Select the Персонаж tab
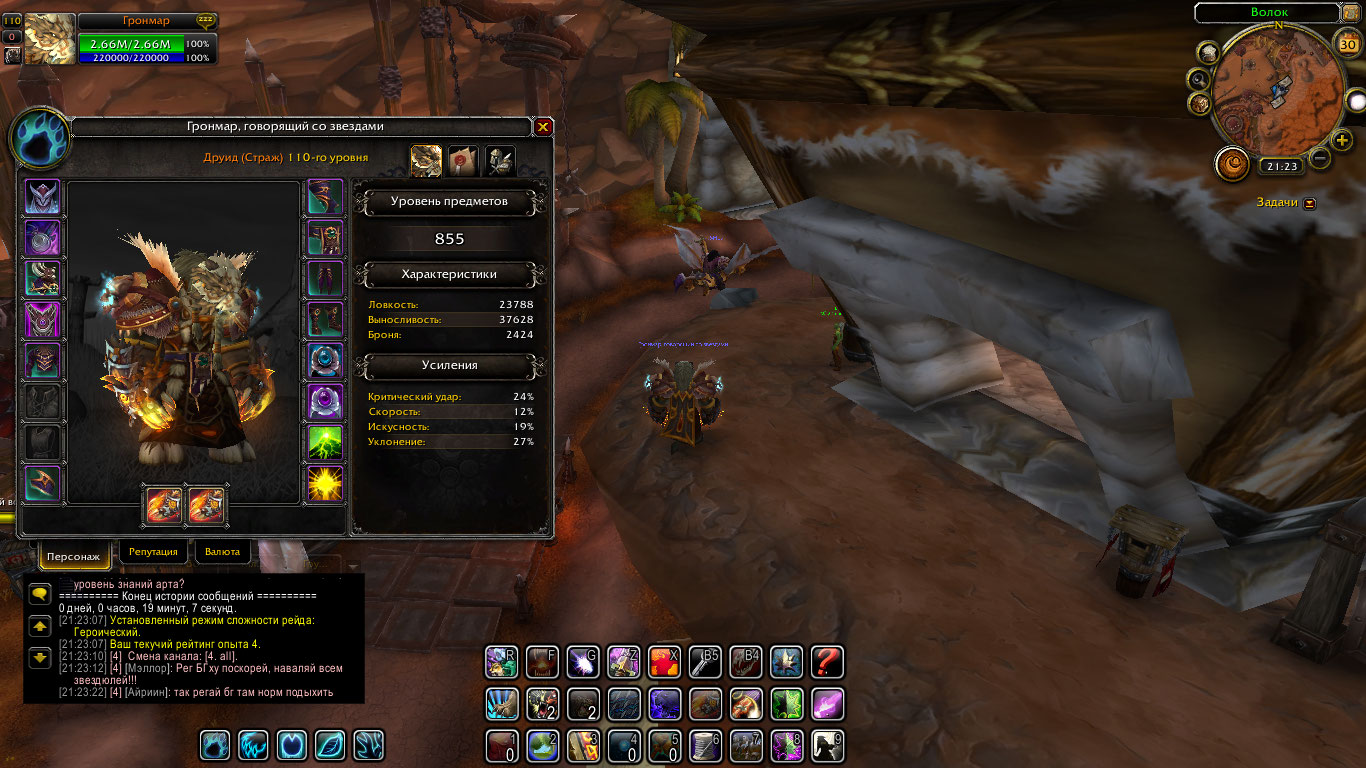Image resolution: width=1366 pixels, height=768 pixels. pyautogui.click(x=74, y=555)
